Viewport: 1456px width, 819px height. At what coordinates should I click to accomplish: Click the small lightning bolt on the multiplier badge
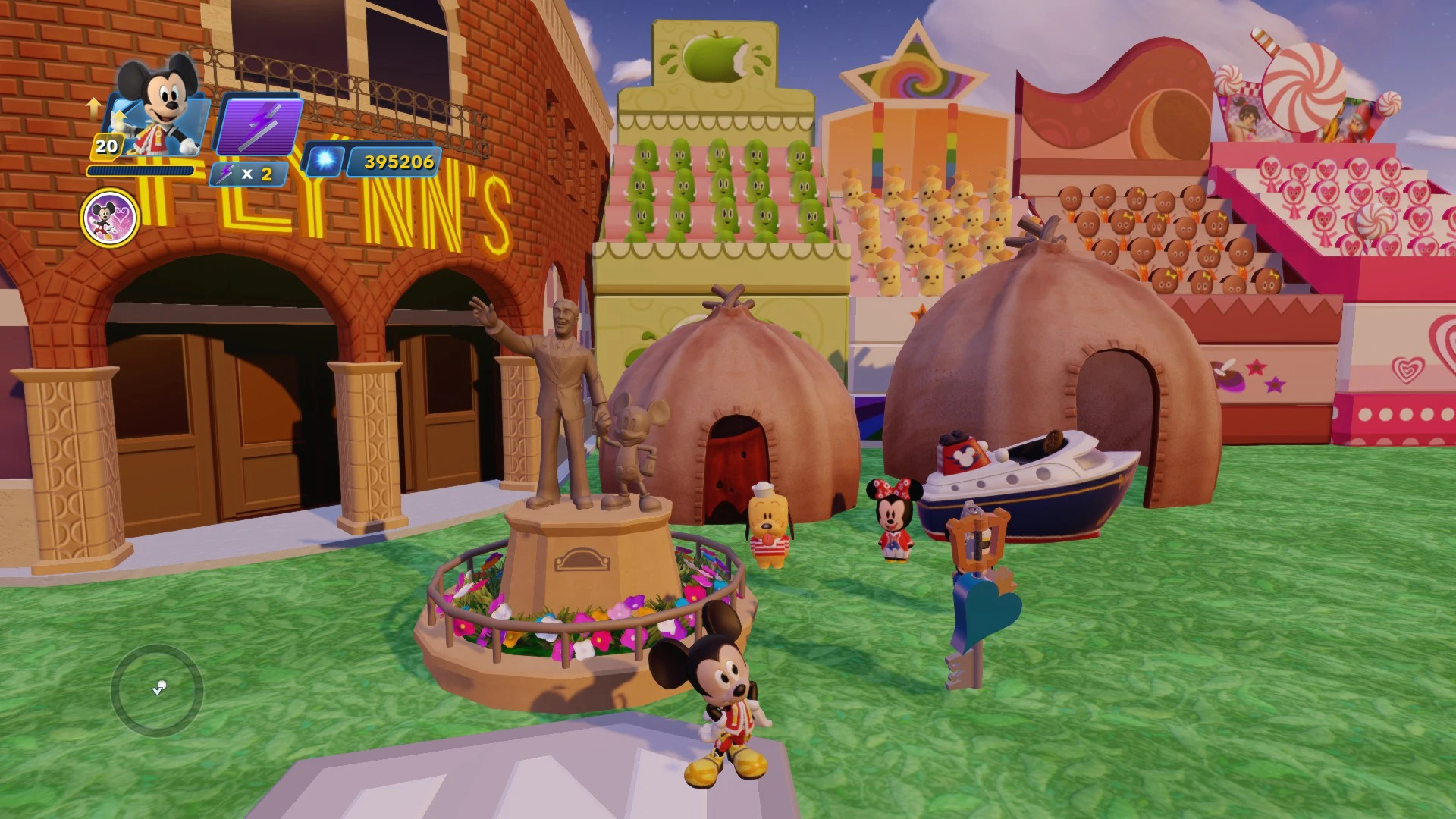[x=225, y=173]
